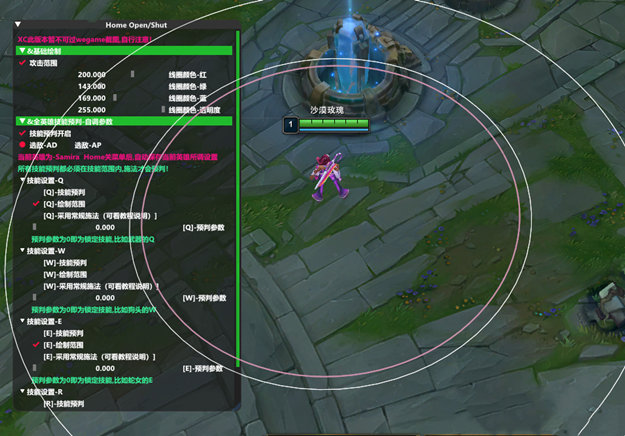Collapse the 技能设置-Q tree node
The height and width of the screenshot is (436, 625).
[x=23, y=180]
